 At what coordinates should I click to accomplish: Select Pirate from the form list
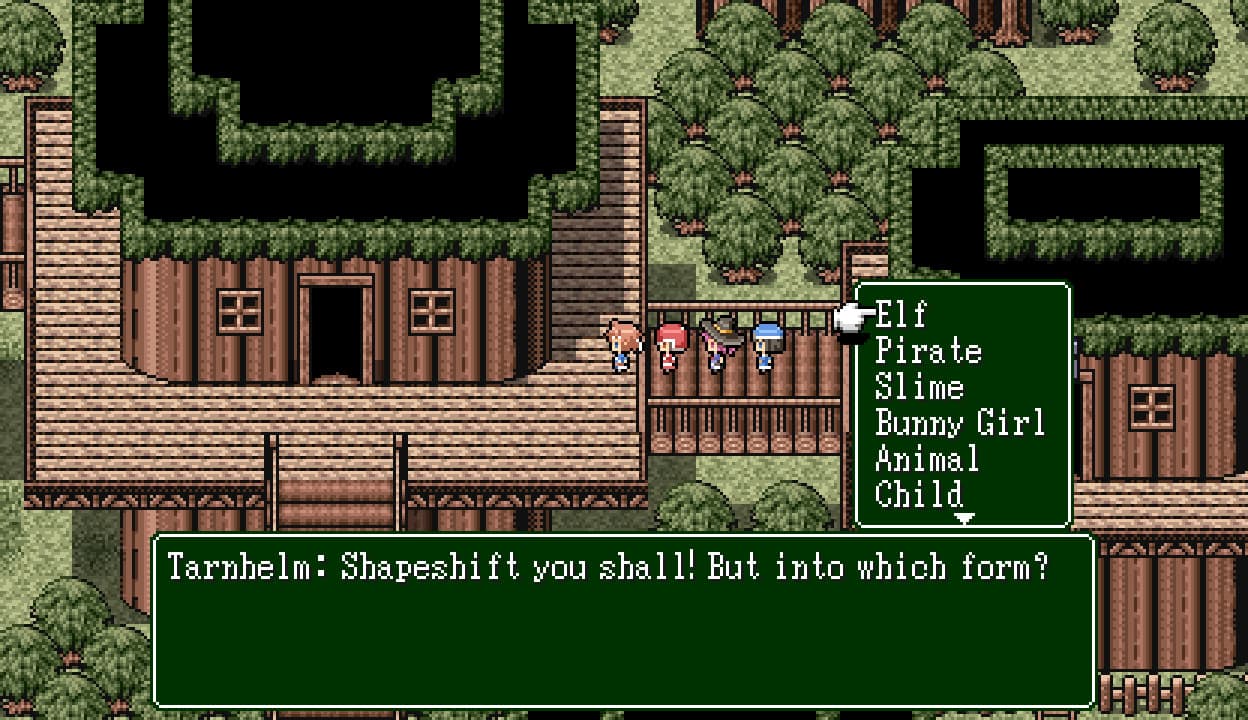(x=928, y=351)
